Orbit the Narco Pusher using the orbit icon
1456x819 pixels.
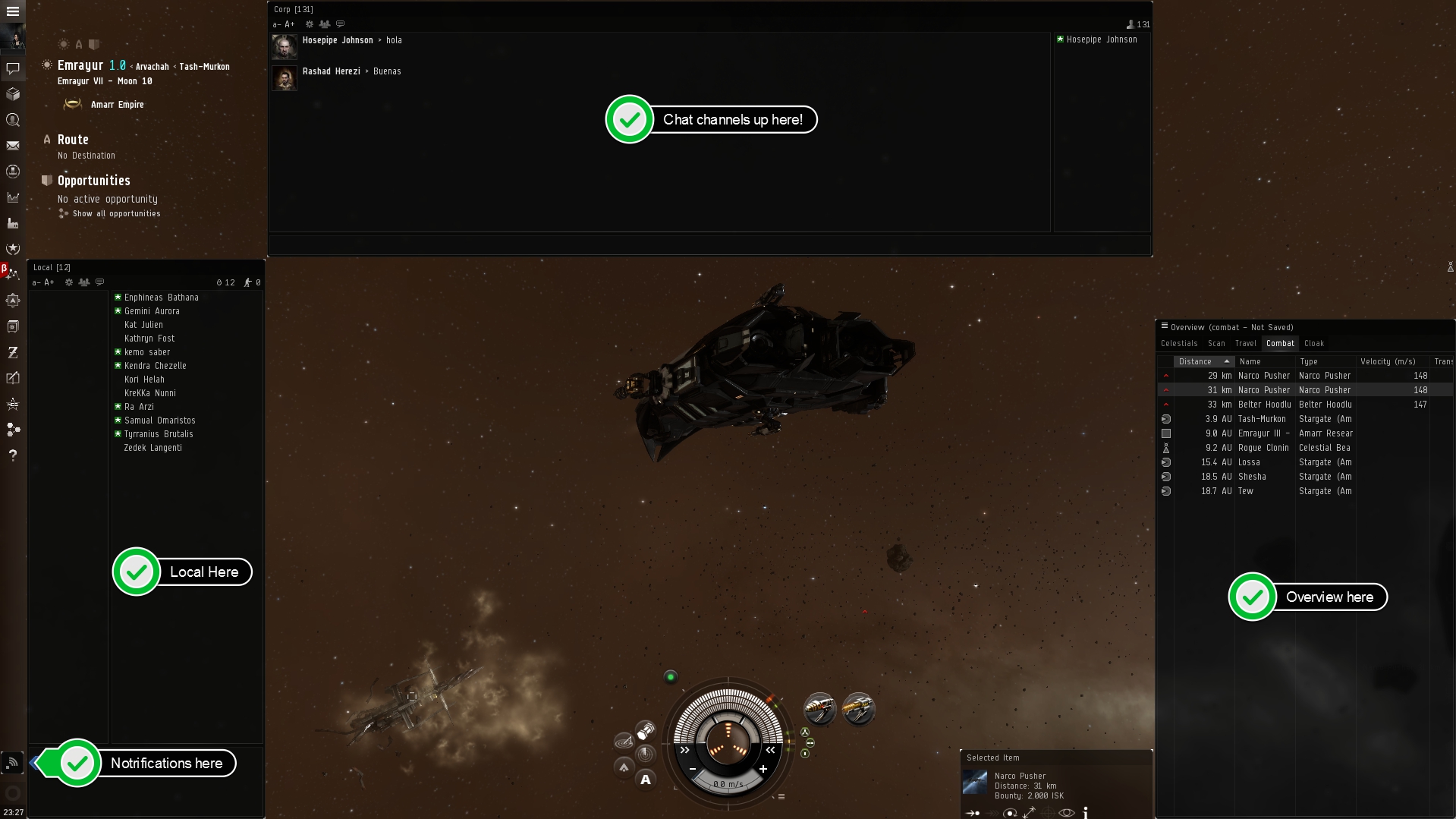point(1010,812)
